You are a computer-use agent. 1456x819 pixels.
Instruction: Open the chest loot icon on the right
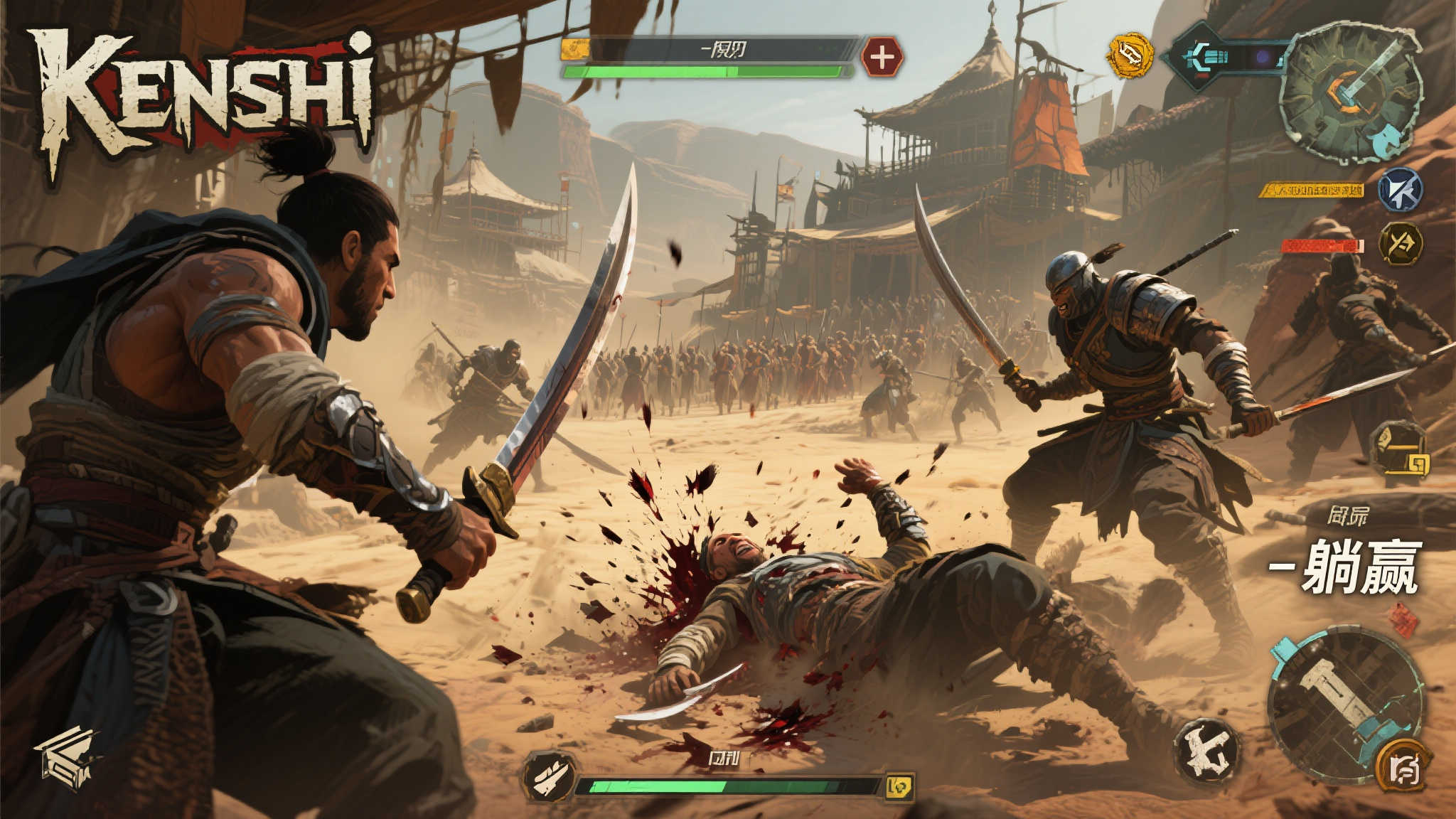pos(1403,451)
